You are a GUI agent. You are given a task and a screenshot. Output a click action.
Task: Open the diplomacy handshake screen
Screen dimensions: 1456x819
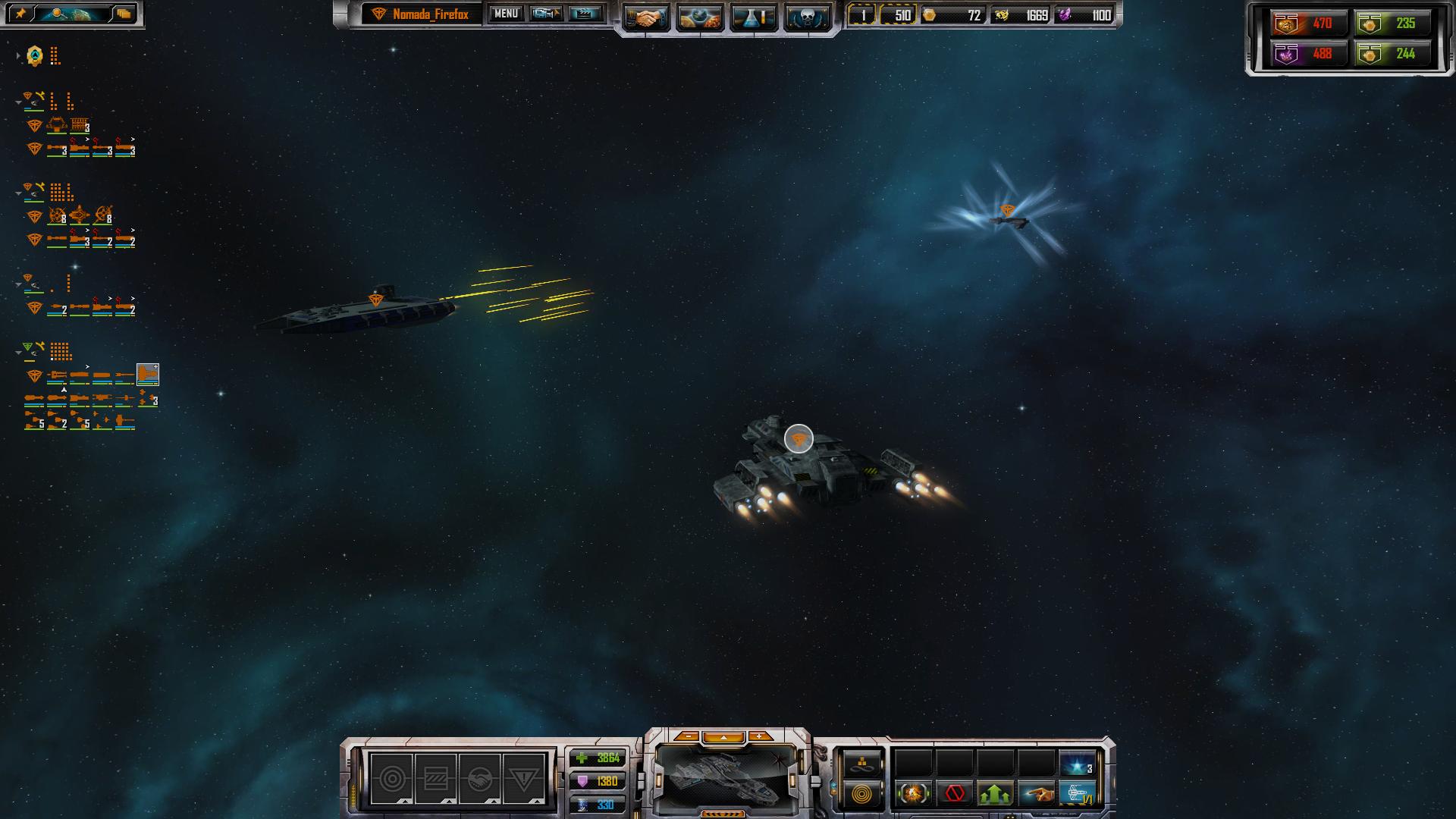(645, 18)
